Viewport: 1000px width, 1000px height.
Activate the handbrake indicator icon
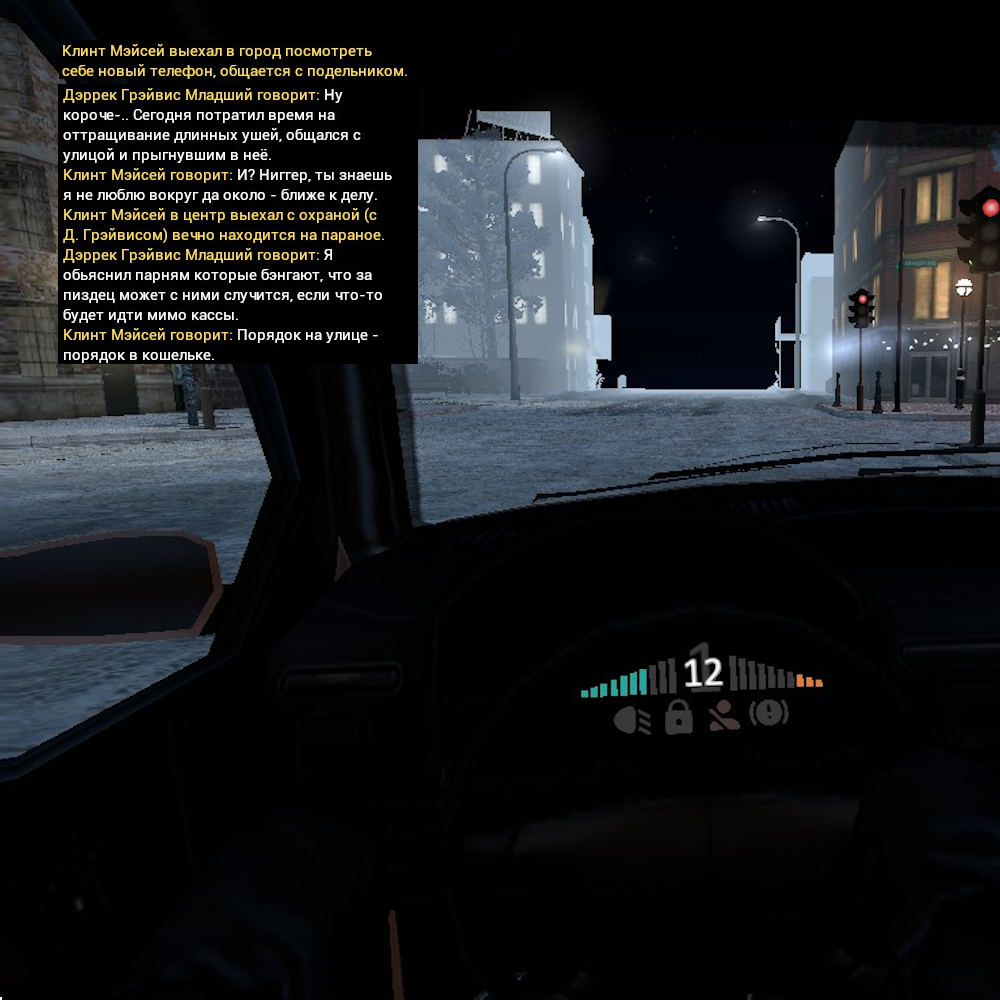[x=769, y=714]
